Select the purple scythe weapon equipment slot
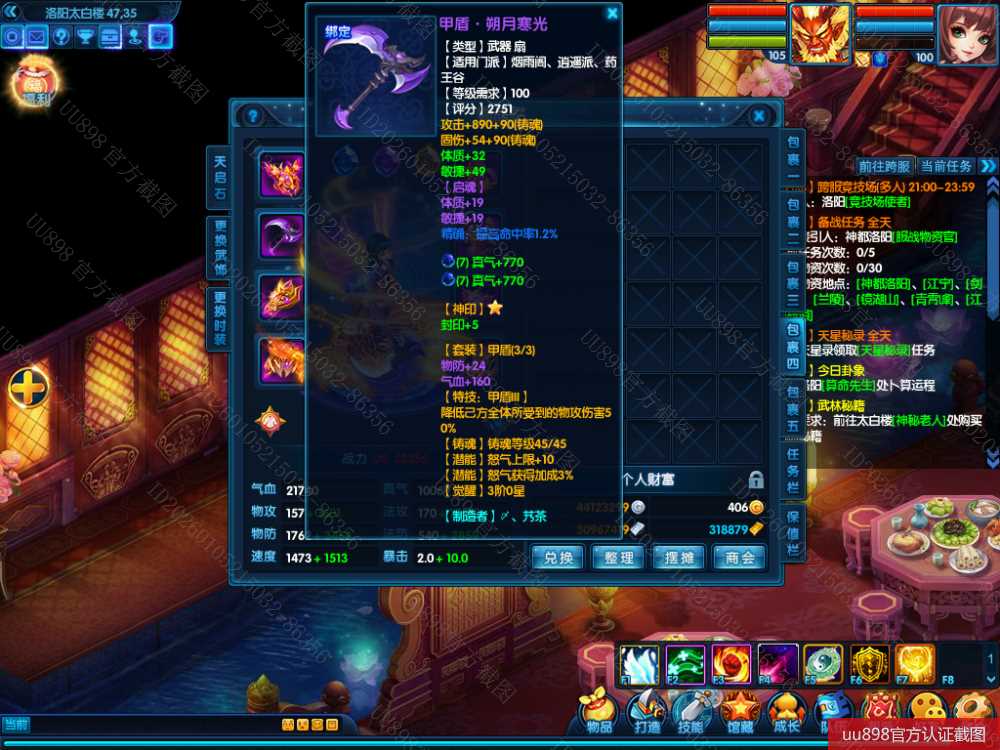This screenshot has height=750, width=1000. pyautogui.click(x=282, y=236)
